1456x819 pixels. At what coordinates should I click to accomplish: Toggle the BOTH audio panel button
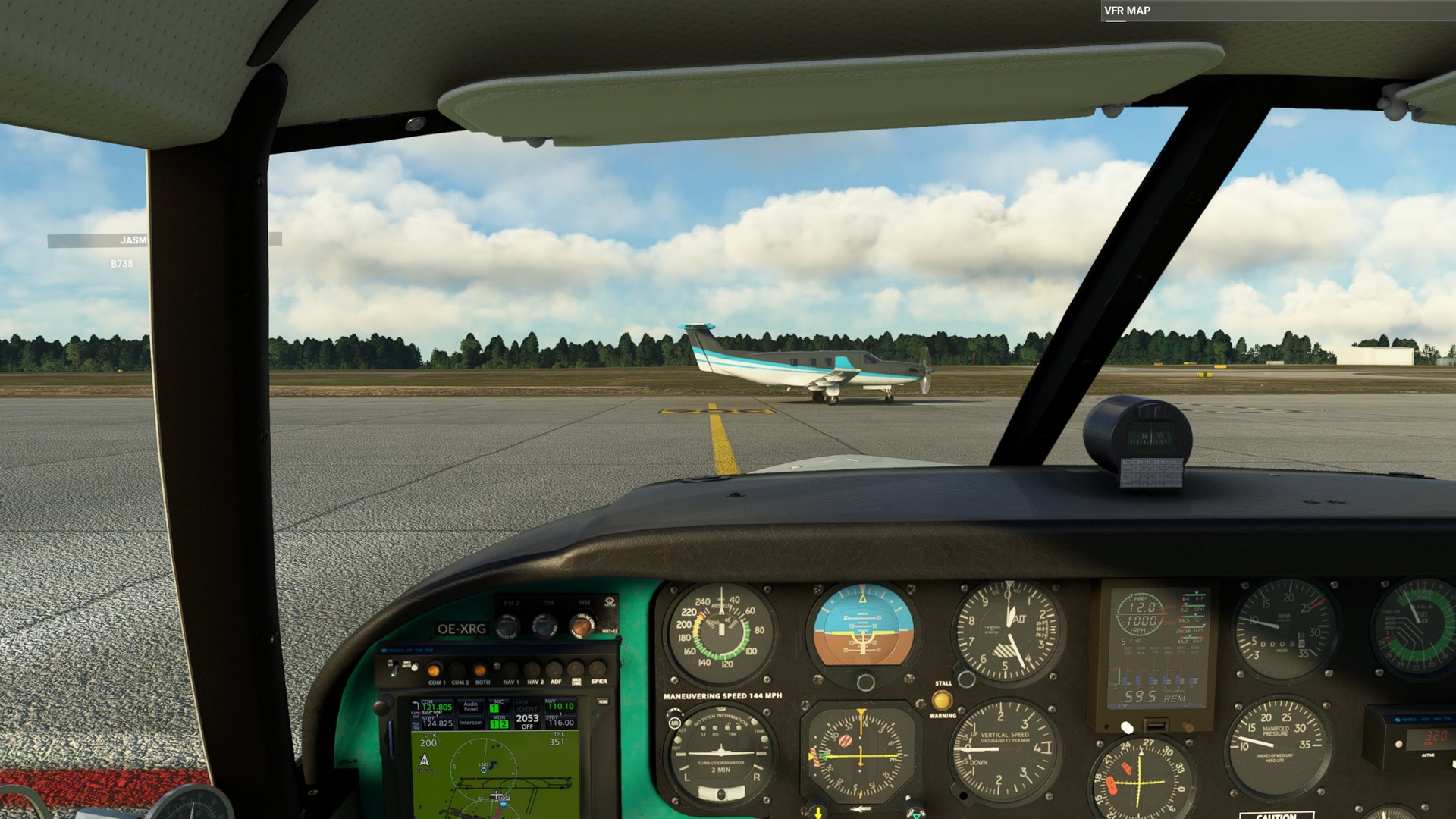click(482, 671)
